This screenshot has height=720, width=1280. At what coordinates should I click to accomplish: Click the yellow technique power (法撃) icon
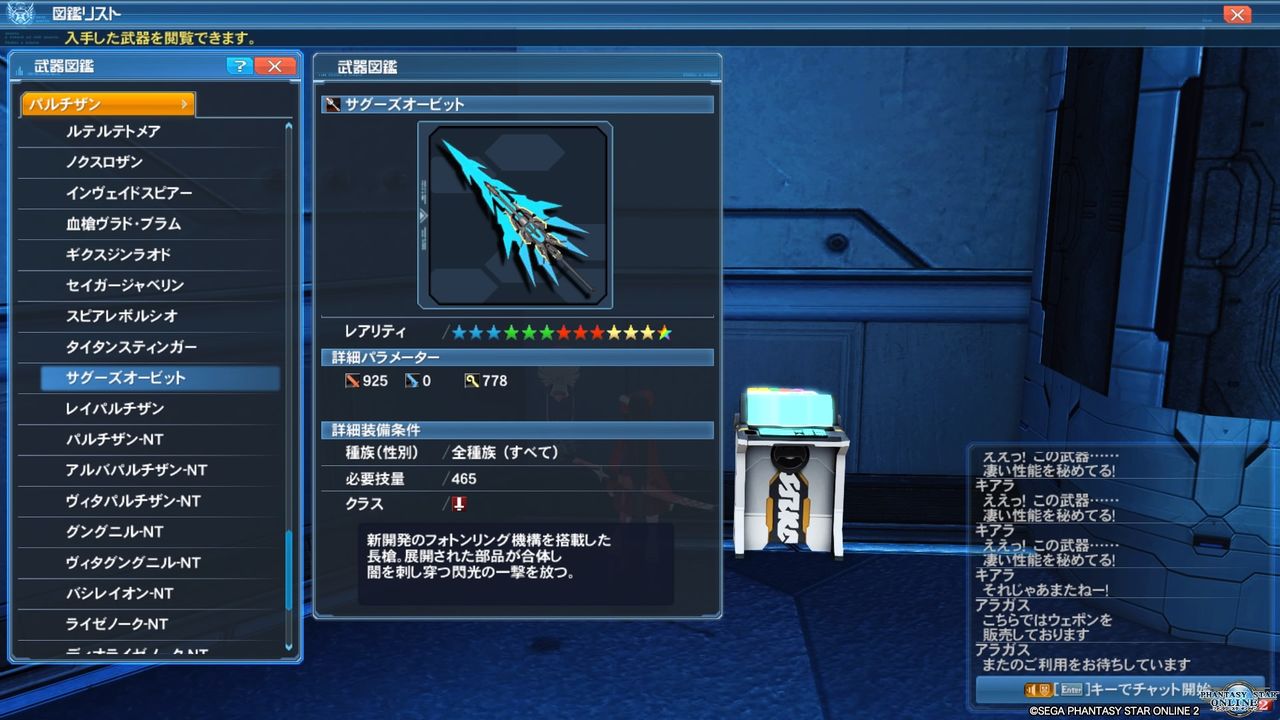(x=471, y=380)
